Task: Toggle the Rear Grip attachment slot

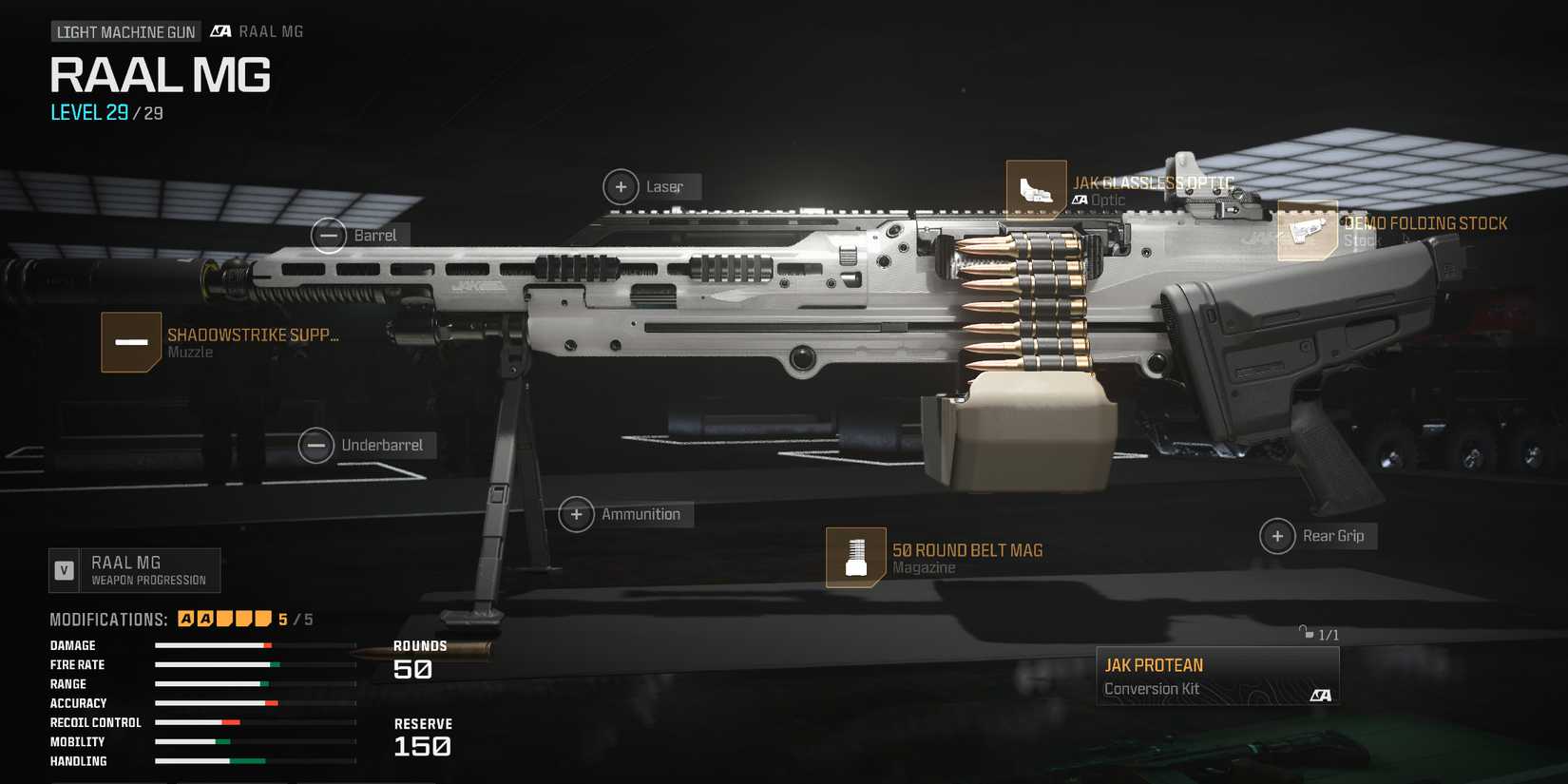Action: point(1276,536)
